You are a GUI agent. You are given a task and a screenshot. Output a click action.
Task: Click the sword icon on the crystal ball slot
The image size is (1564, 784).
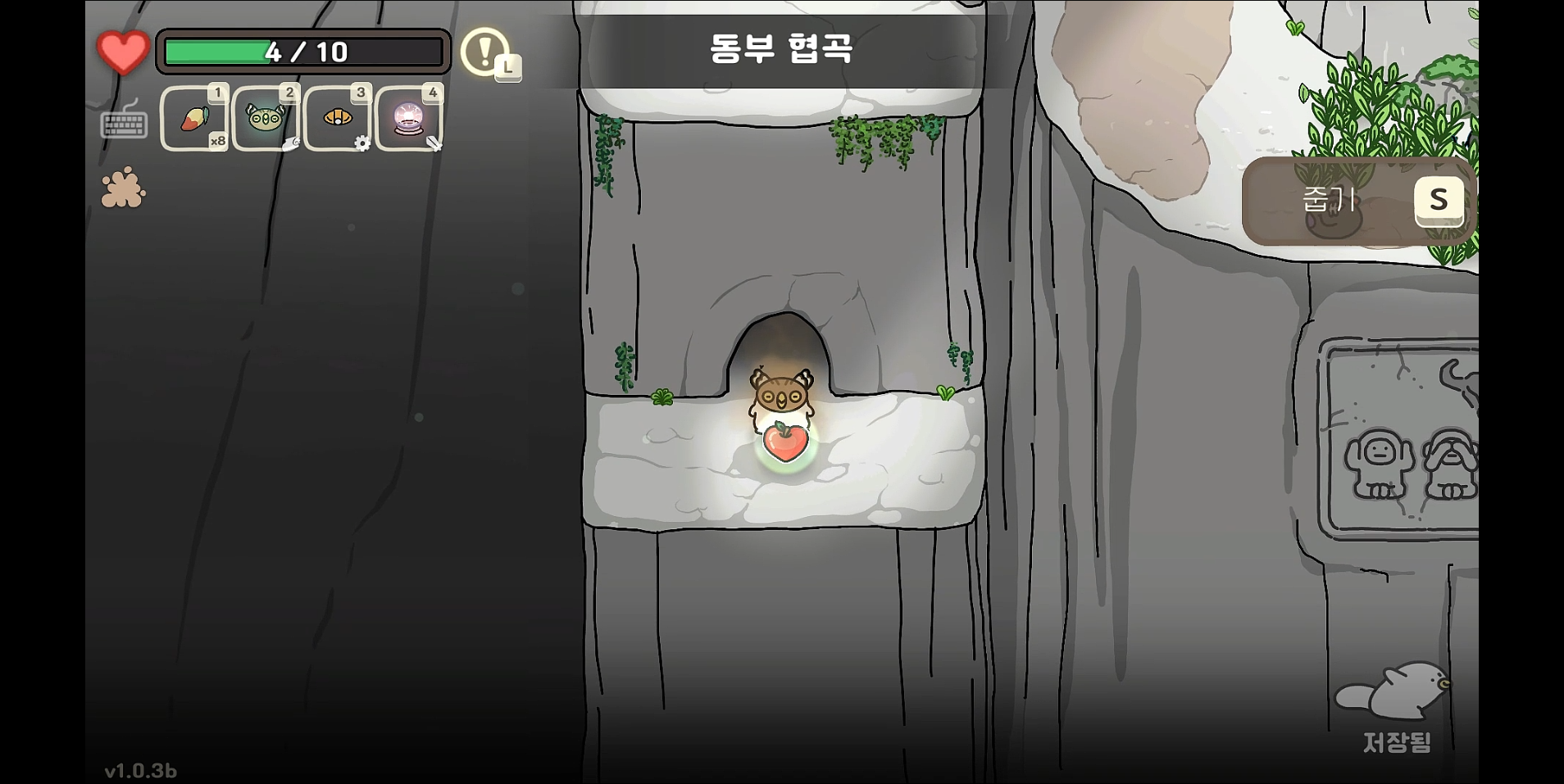pyautogui.click(x=434, y=144)
